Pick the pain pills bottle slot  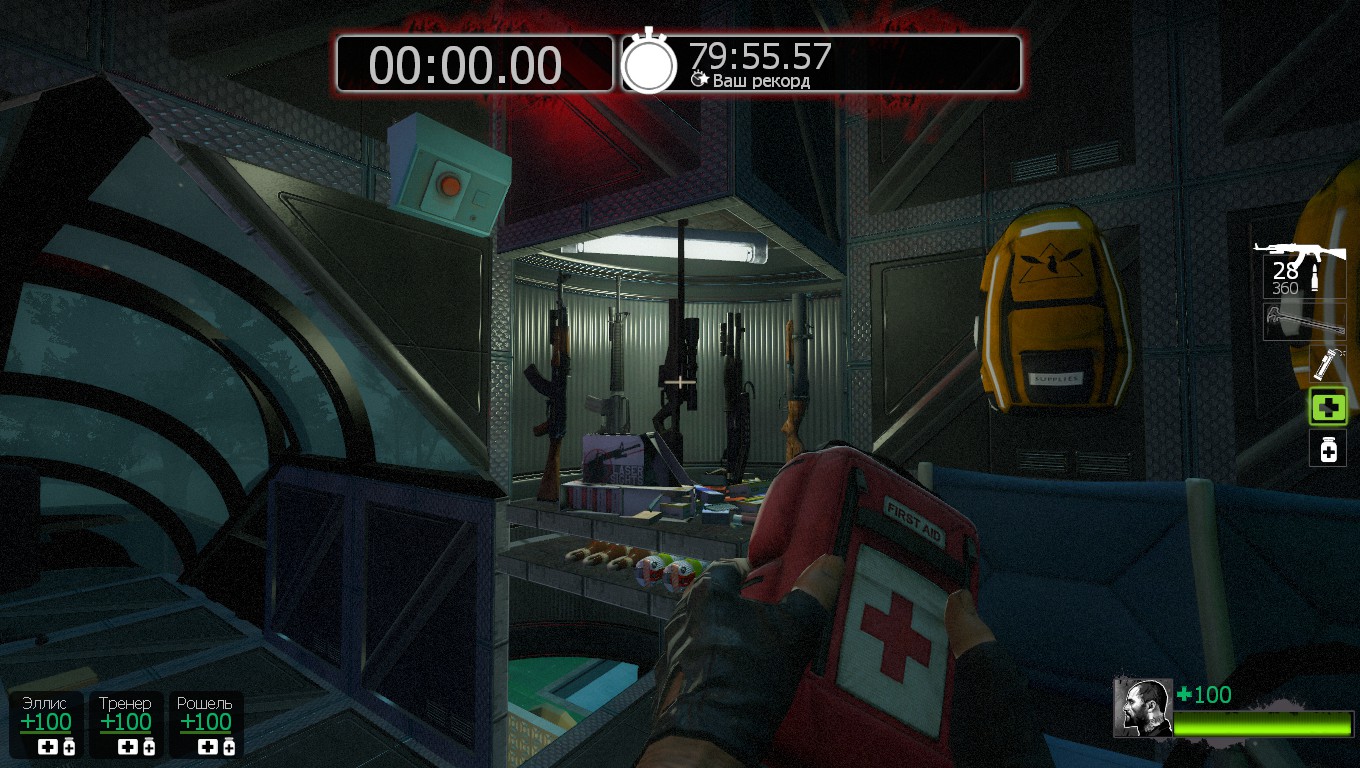coord(1328,448)
